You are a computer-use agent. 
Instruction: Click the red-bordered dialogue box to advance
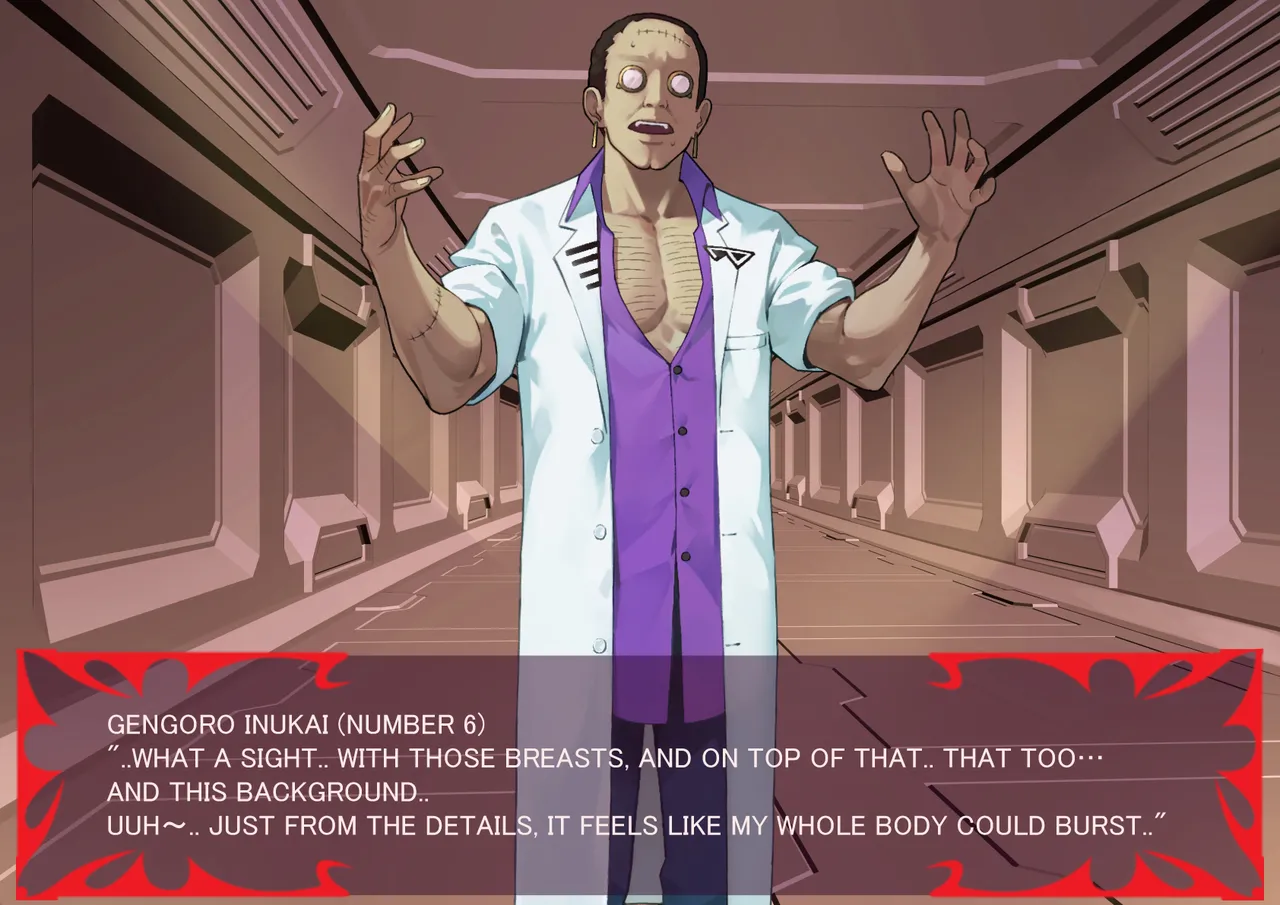coord(640,775)
